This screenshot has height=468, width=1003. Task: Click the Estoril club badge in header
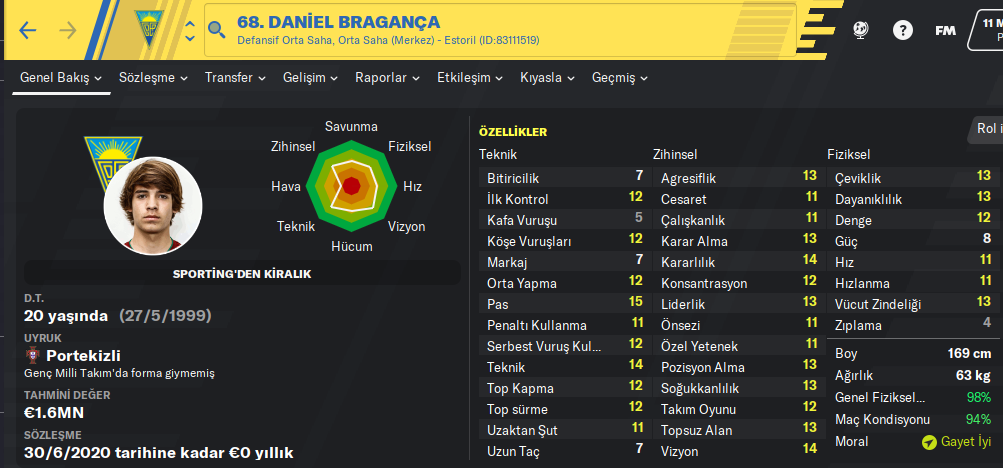153,30
